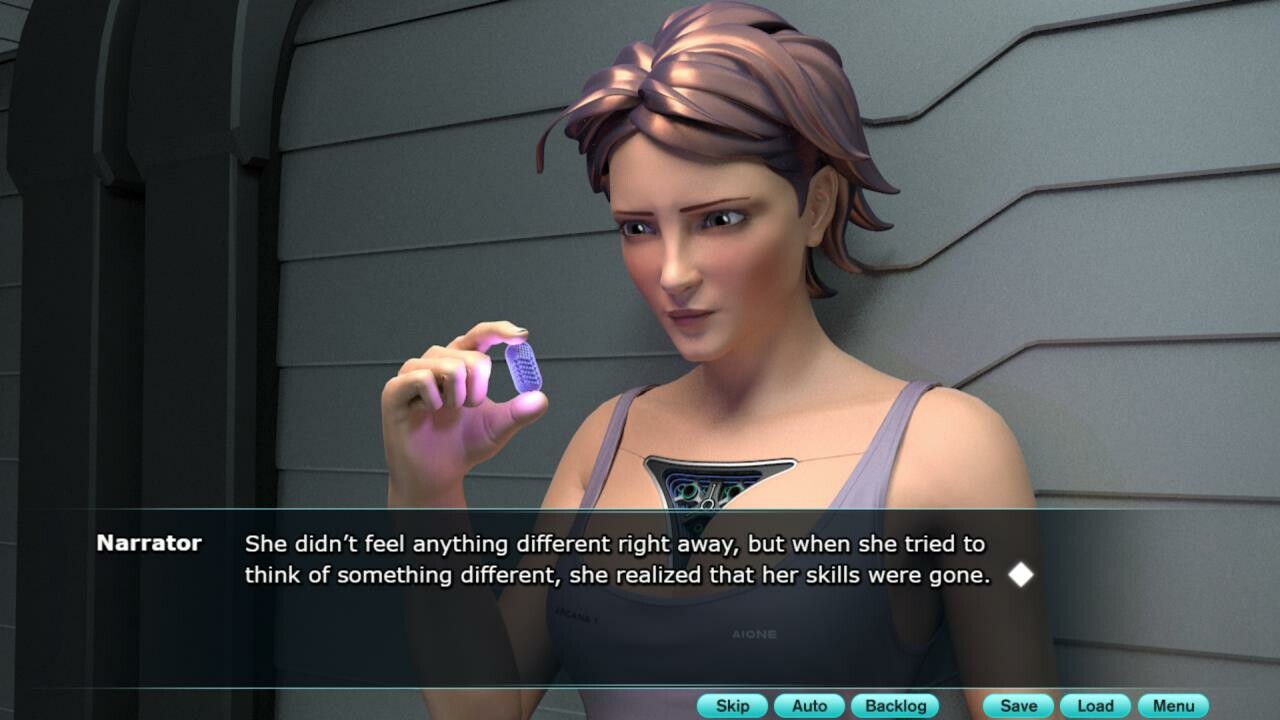The image size is (1280, 720).
Task: Advance dialogue with the white diamond indicator
Action: [1020, 575]
